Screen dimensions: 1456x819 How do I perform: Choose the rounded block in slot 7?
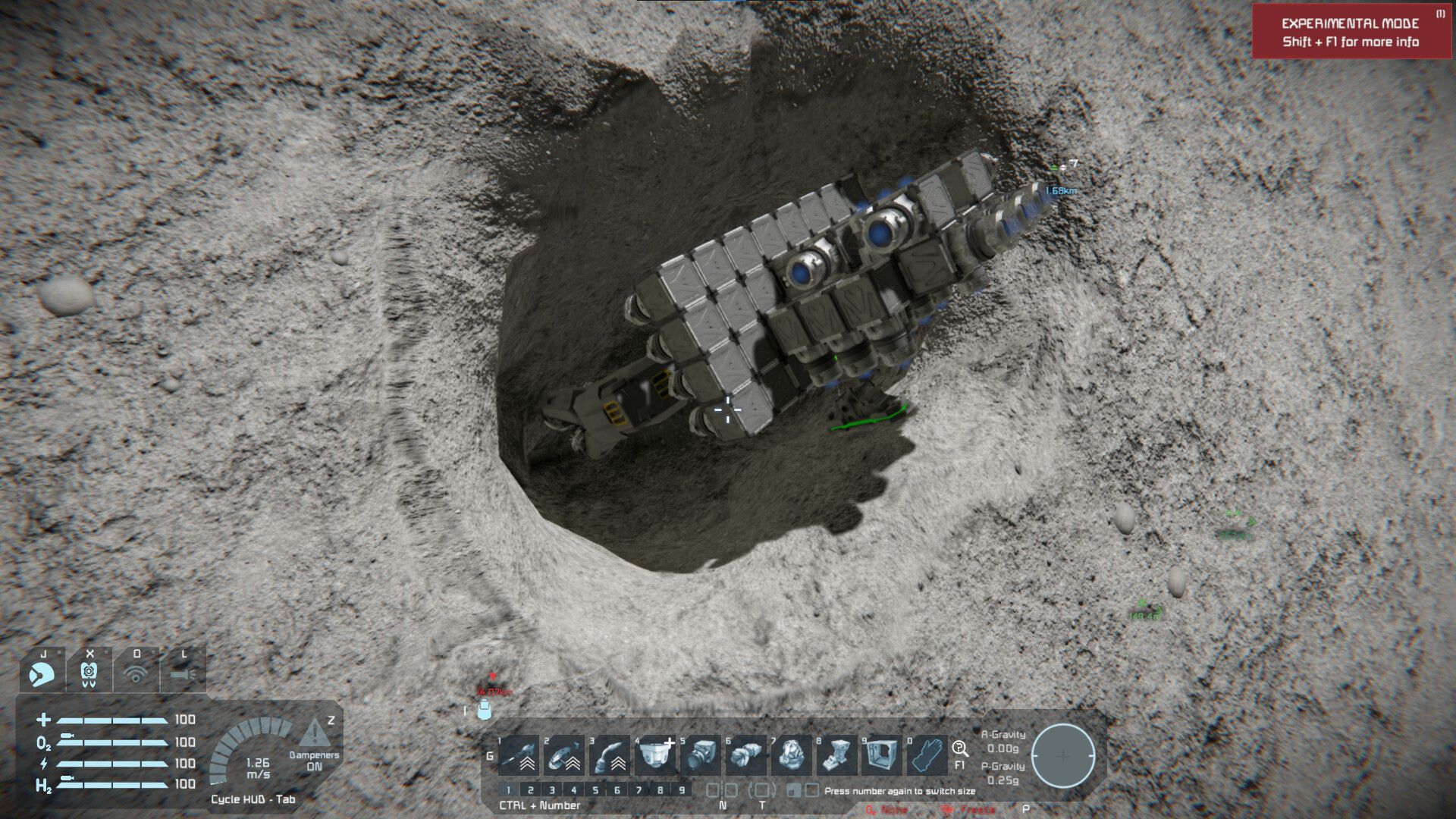(792, 755)
